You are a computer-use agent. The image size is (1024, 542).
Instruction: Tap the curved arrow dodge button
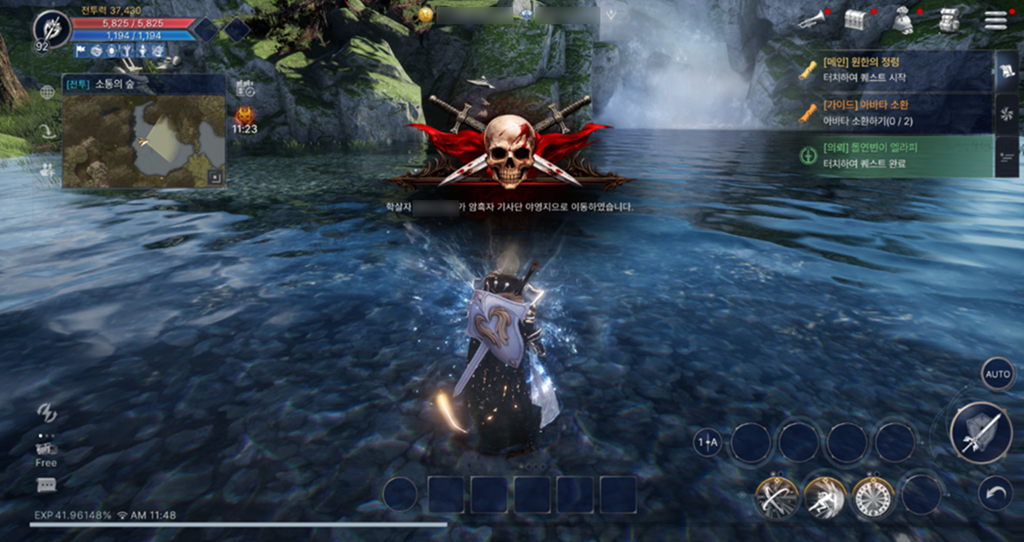[996, 492]
